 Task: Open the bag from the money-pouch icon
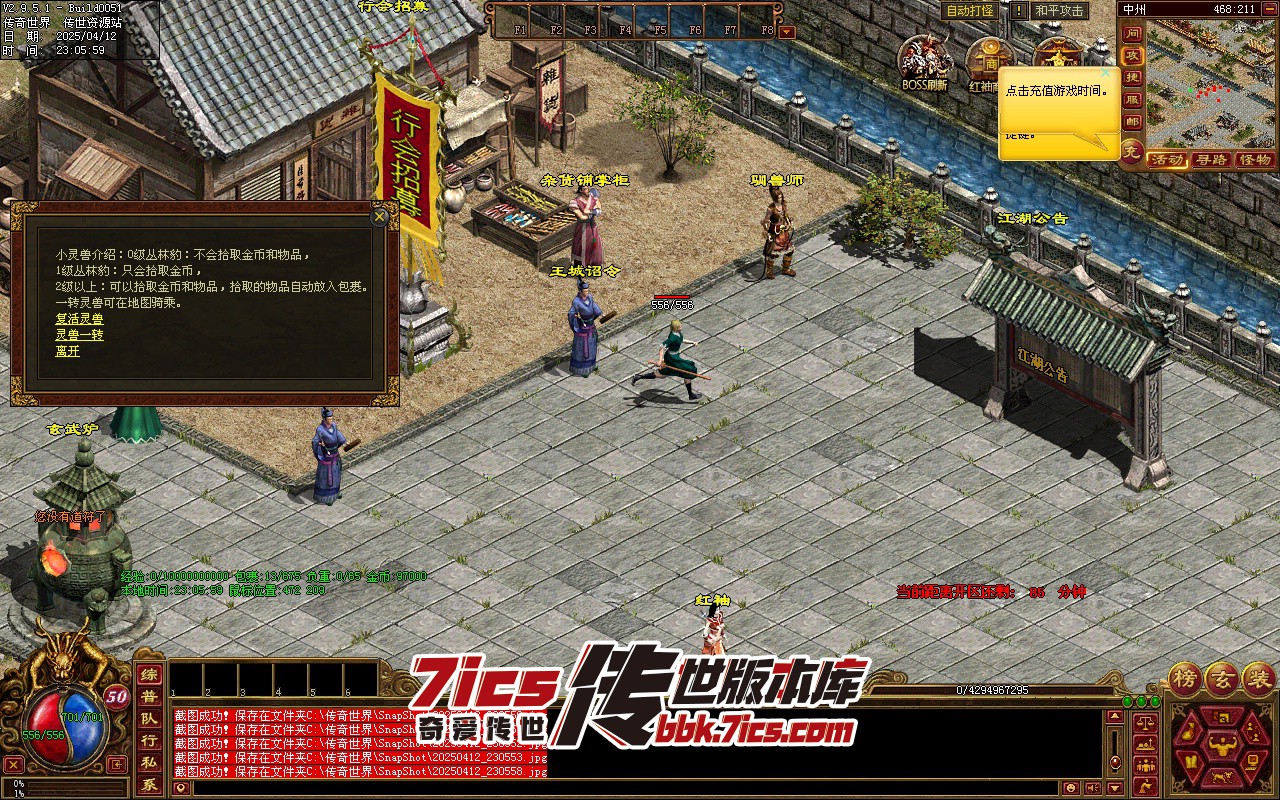click(x=1190, y=730)
